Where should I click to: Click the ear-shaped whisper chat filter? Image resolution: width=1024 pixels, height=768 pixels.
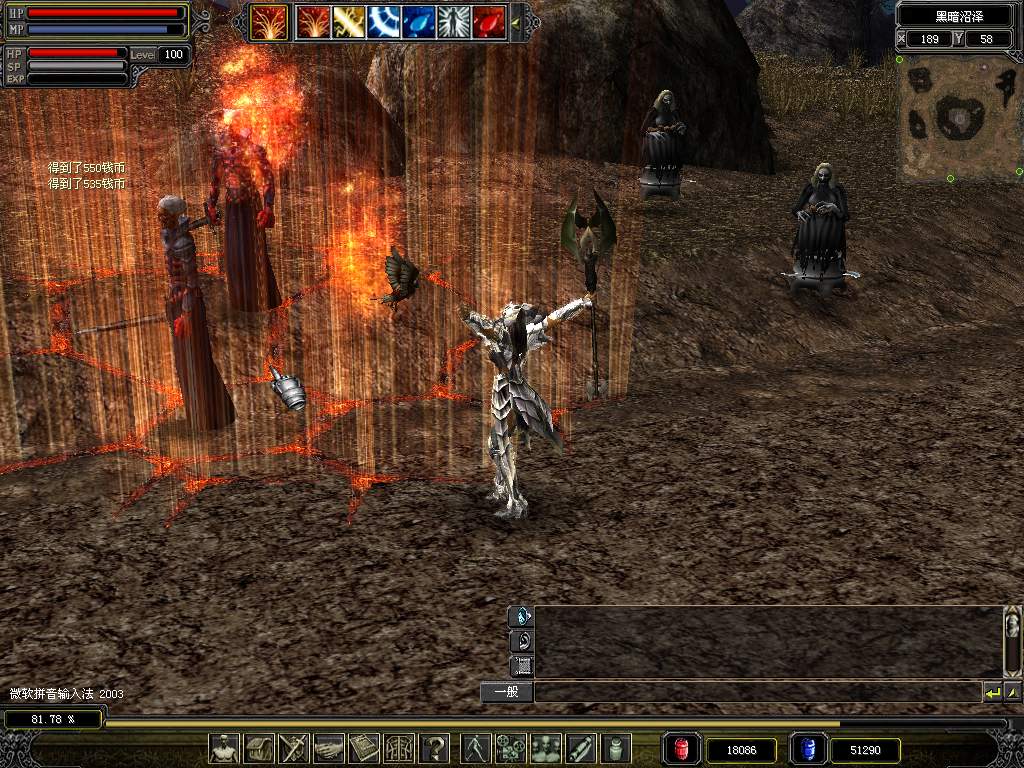(x=521, y=641)
